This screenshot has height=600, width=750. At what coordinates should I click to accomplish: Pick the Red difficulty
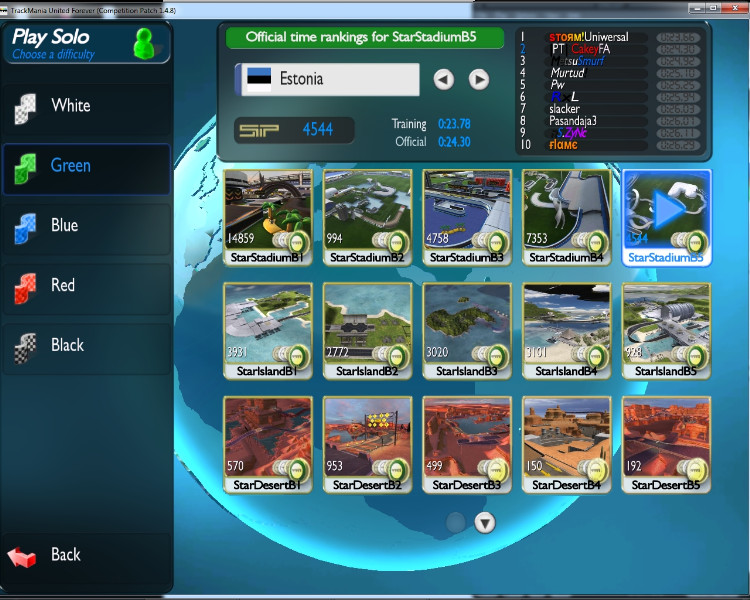(85, 286)
